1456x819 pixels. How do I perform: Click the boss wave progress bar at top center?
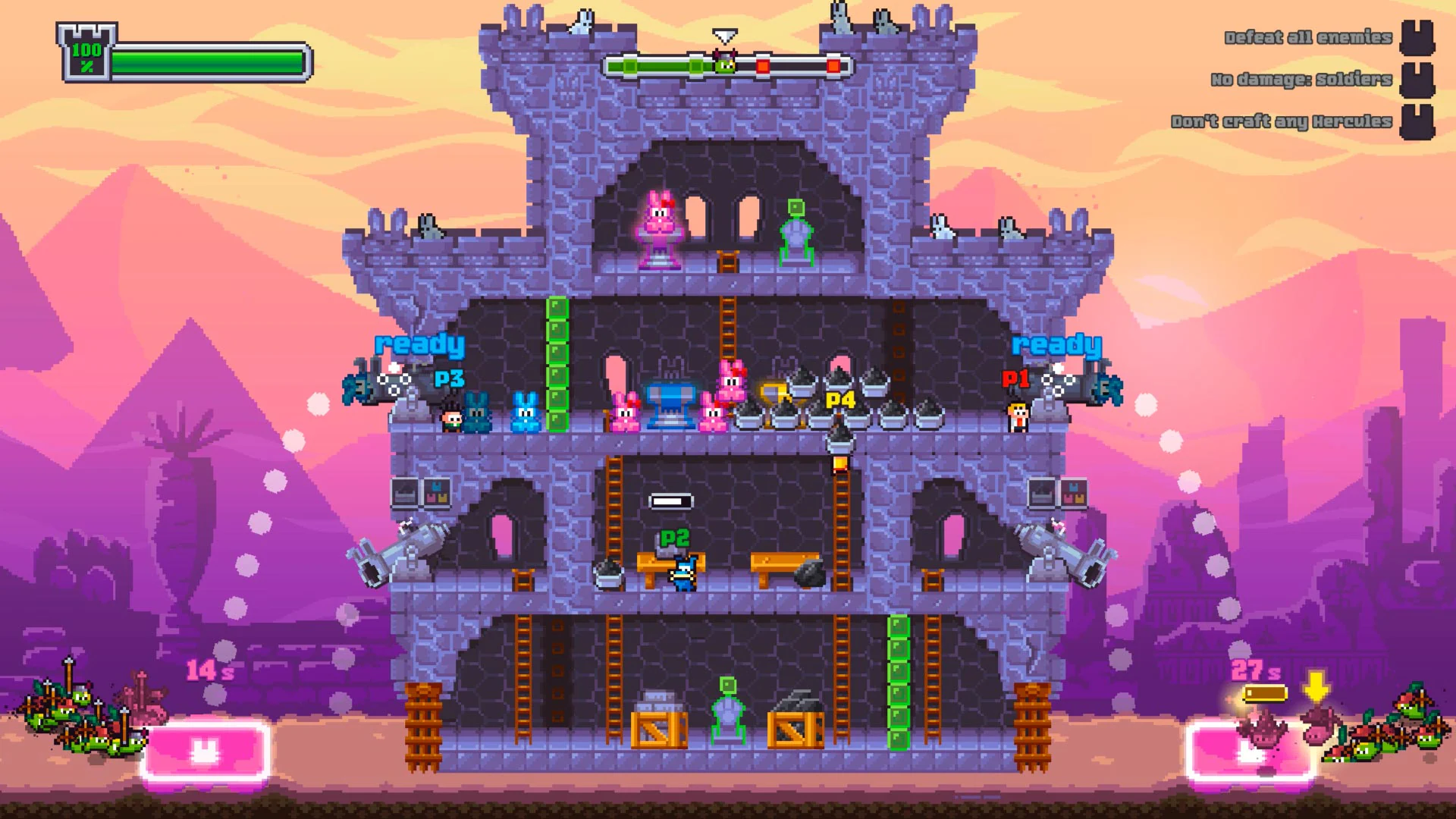pos(724,65)
